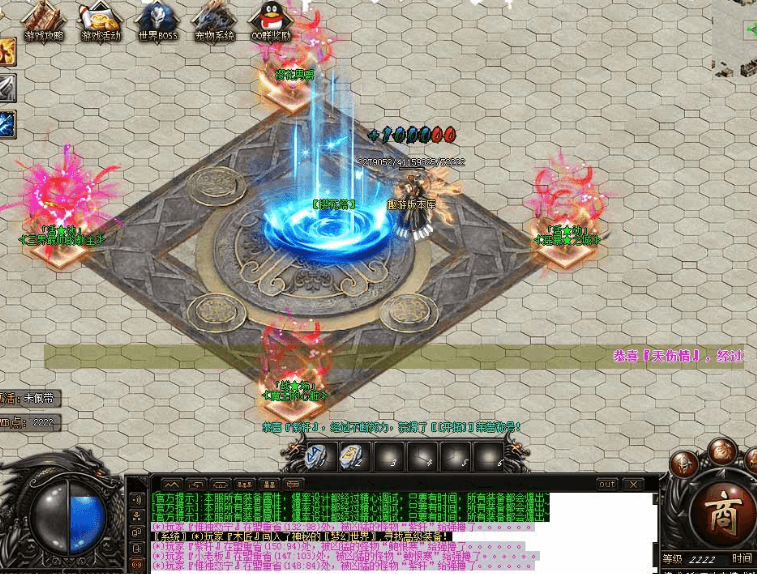Select the first hotbar slot item
Viewport: 757px width, 574px height.
coord(318,456)
